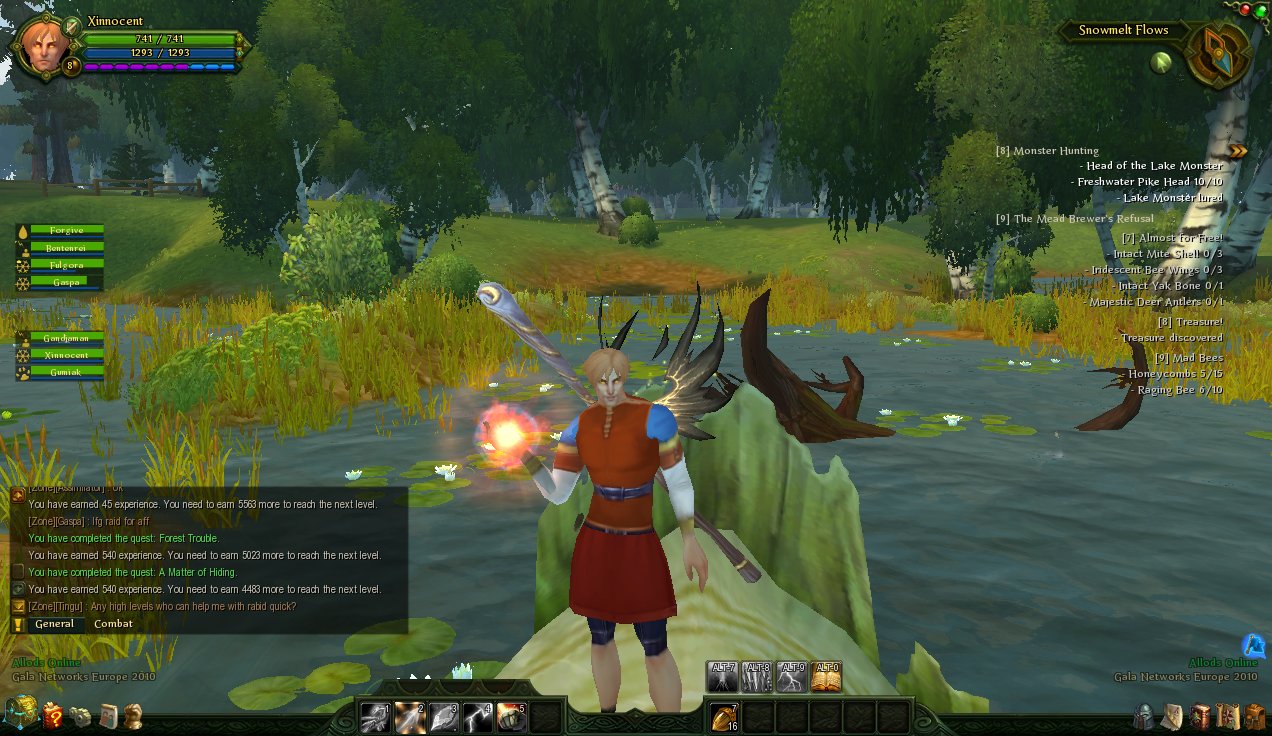Select raid member Gumiak's frame

coord(66,372)
